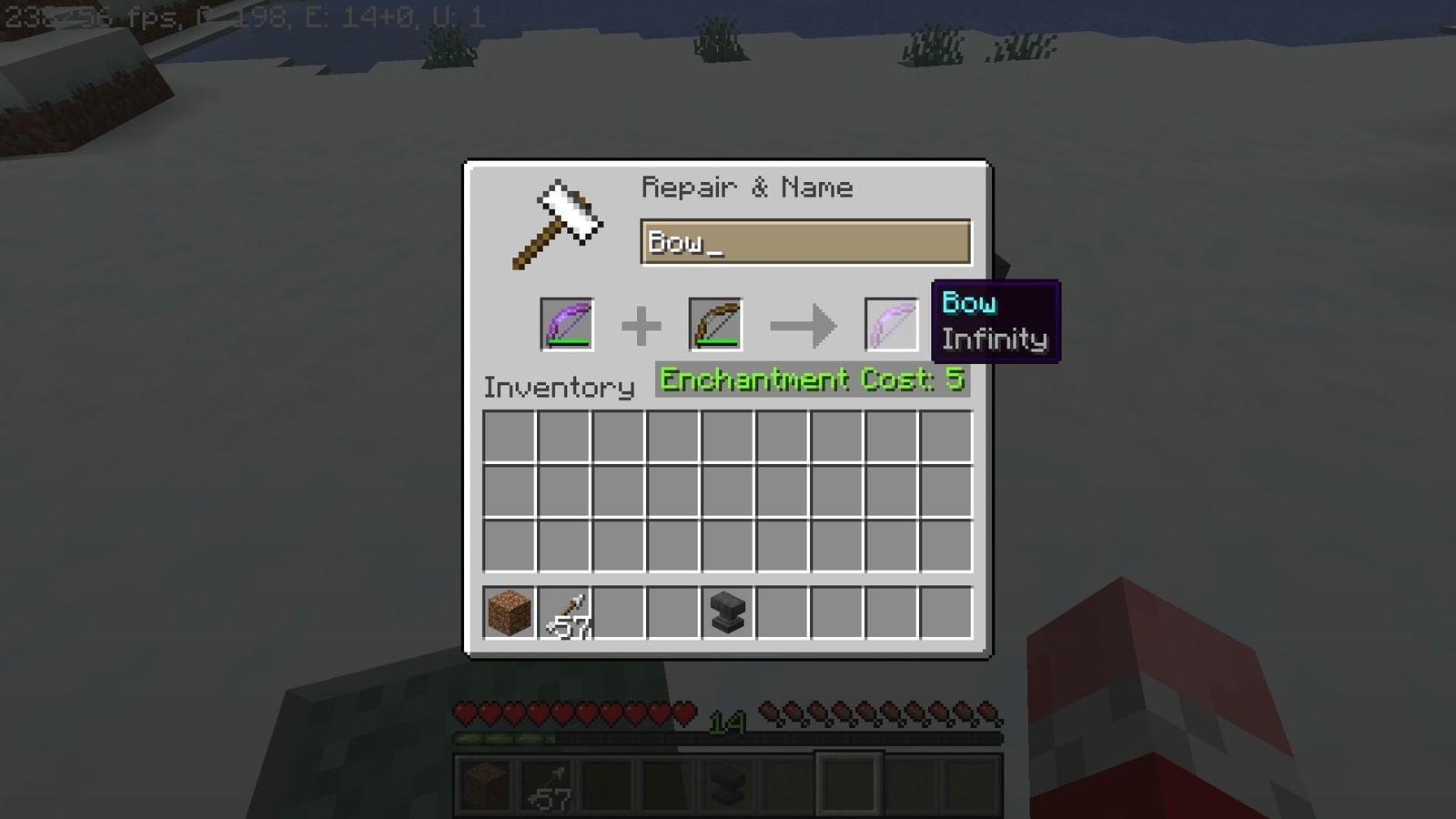Pick up the anvil item from inventory
Screen dimensions: 1456x819
click(x=726, y=612)
